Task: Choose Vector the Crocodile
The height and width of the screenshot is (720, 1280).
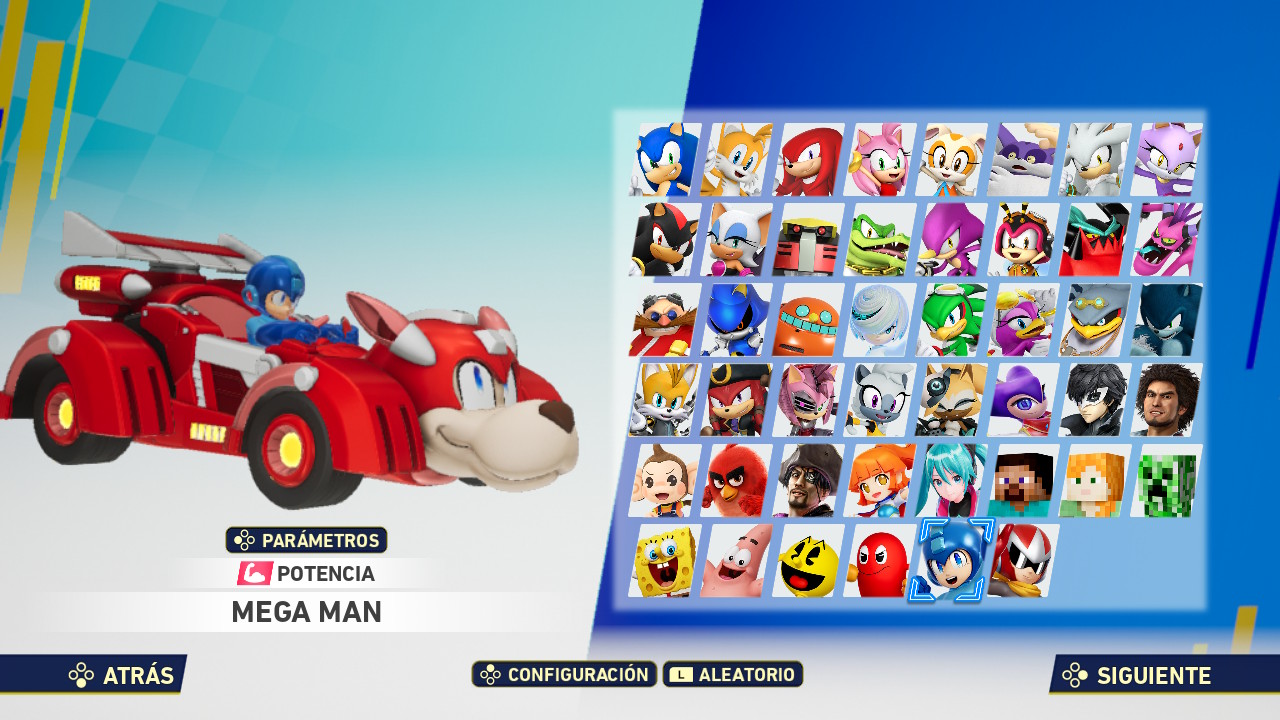Action: [880, 240]
